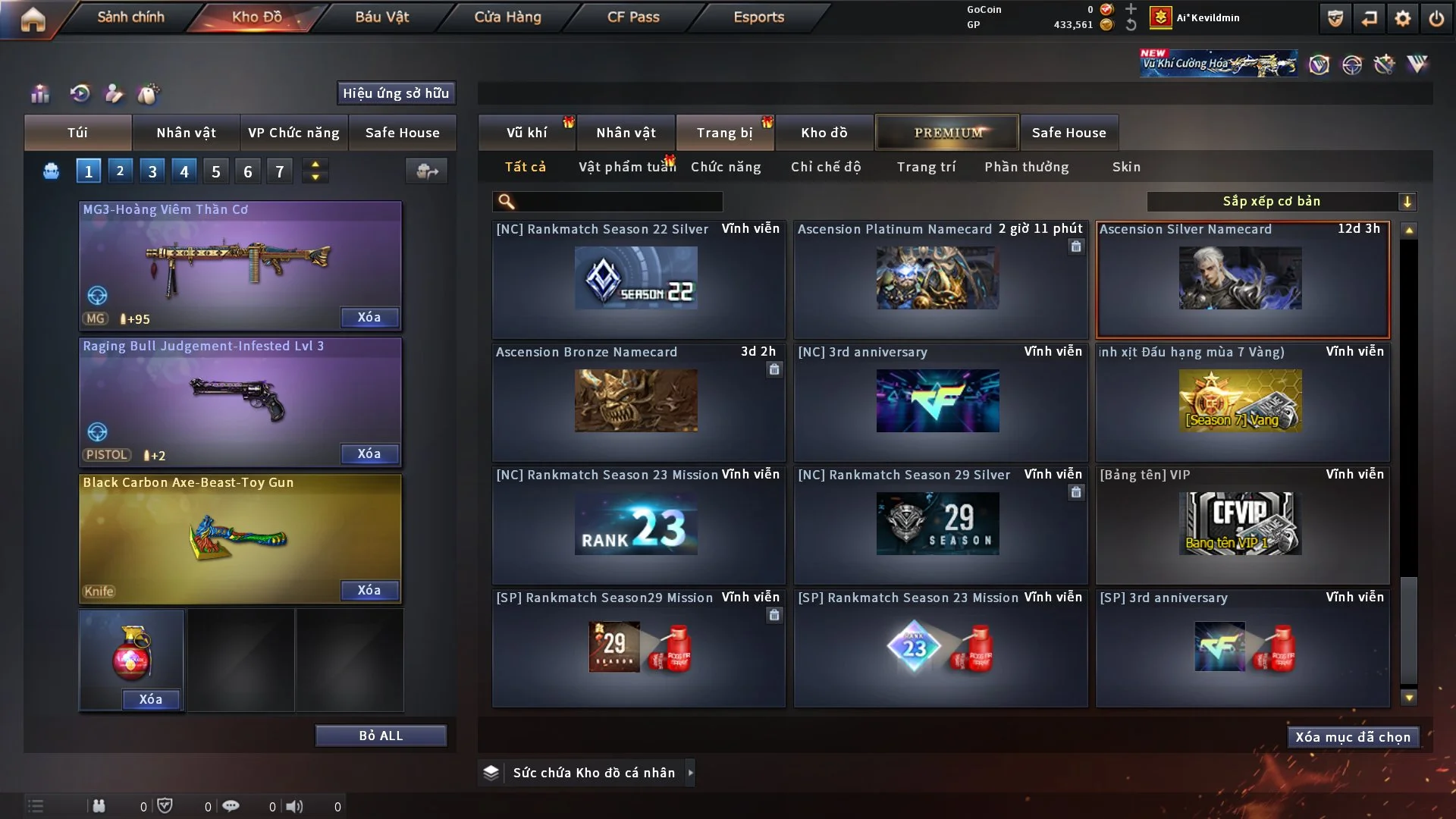Click Bỏ ALL to unequip everything

coord(381,736)
